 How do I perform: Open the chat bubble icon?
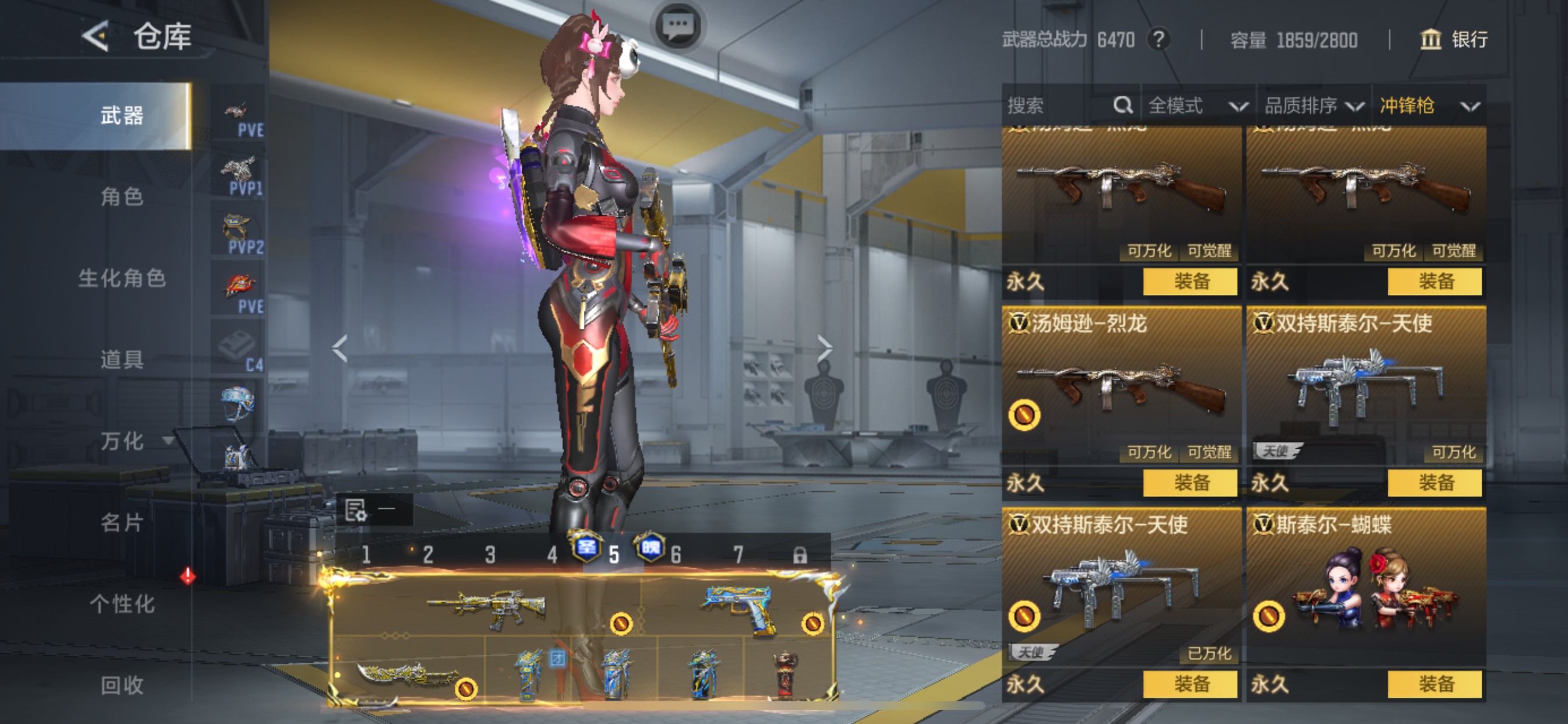(x=678, y=26)
